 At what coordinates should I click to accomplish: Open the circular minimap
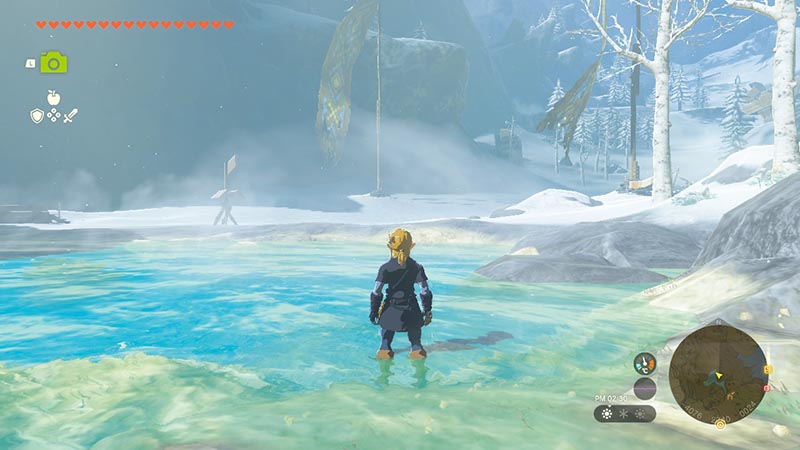click(718, 373)
